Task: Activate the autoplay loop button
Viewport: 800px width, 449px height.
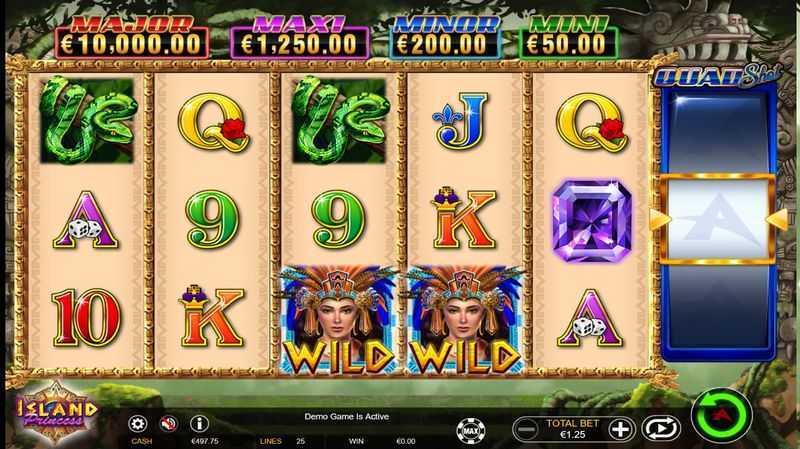Action: click(660, 429)
